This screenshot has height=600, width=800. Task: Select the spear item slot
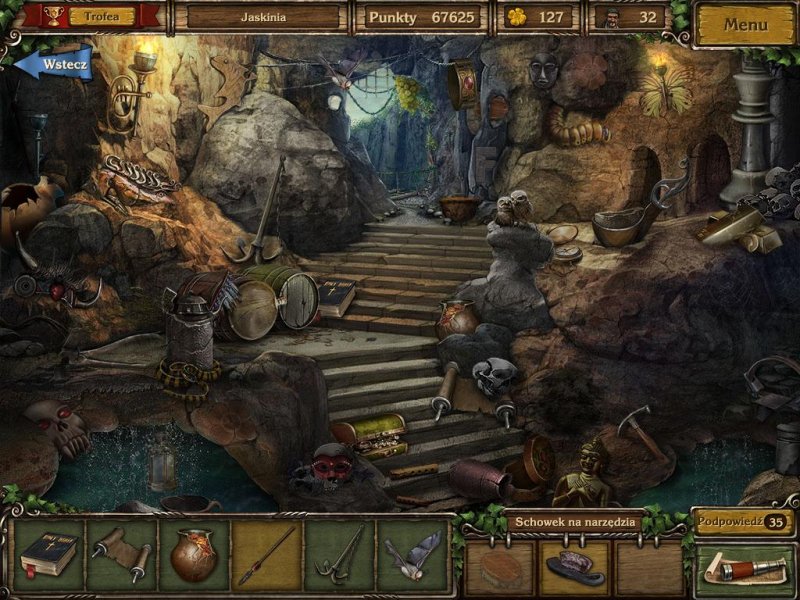click(x=267, y=555)
